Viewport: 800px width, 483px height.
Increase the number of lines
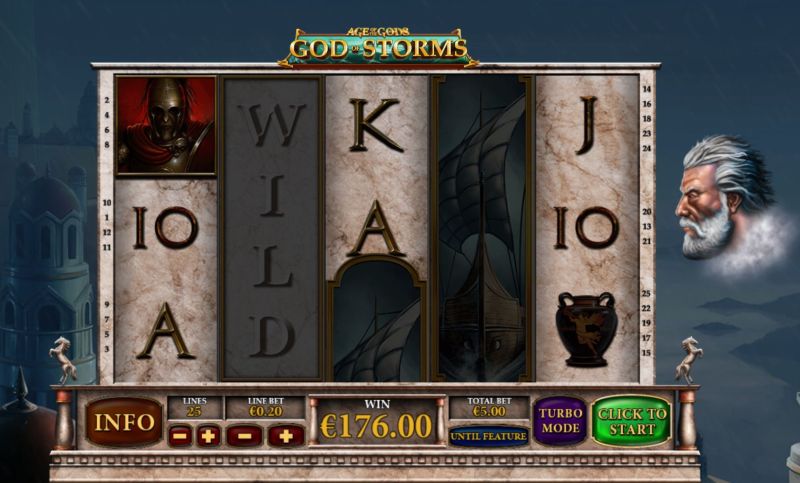pyautogui.click(x=208, y=435)
